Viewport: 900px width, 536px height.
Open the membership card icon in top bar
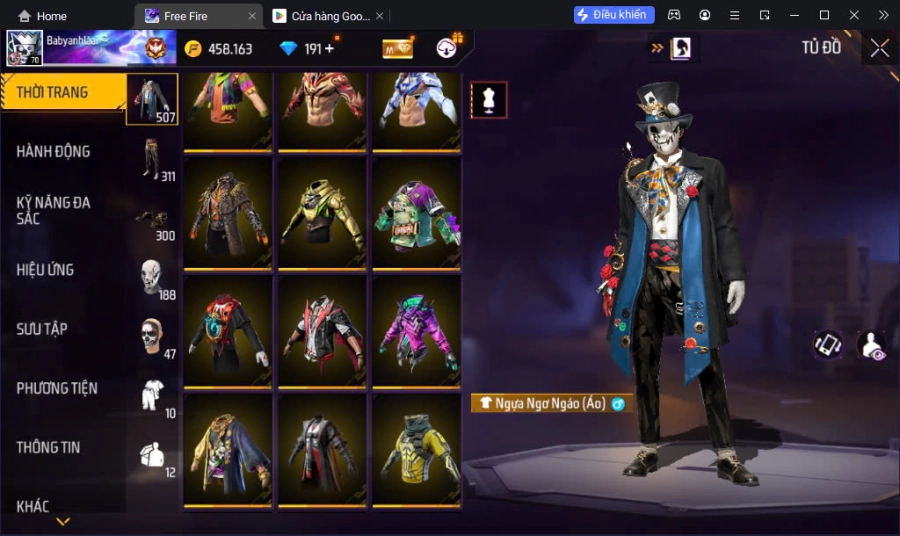[x=397, y=49]
